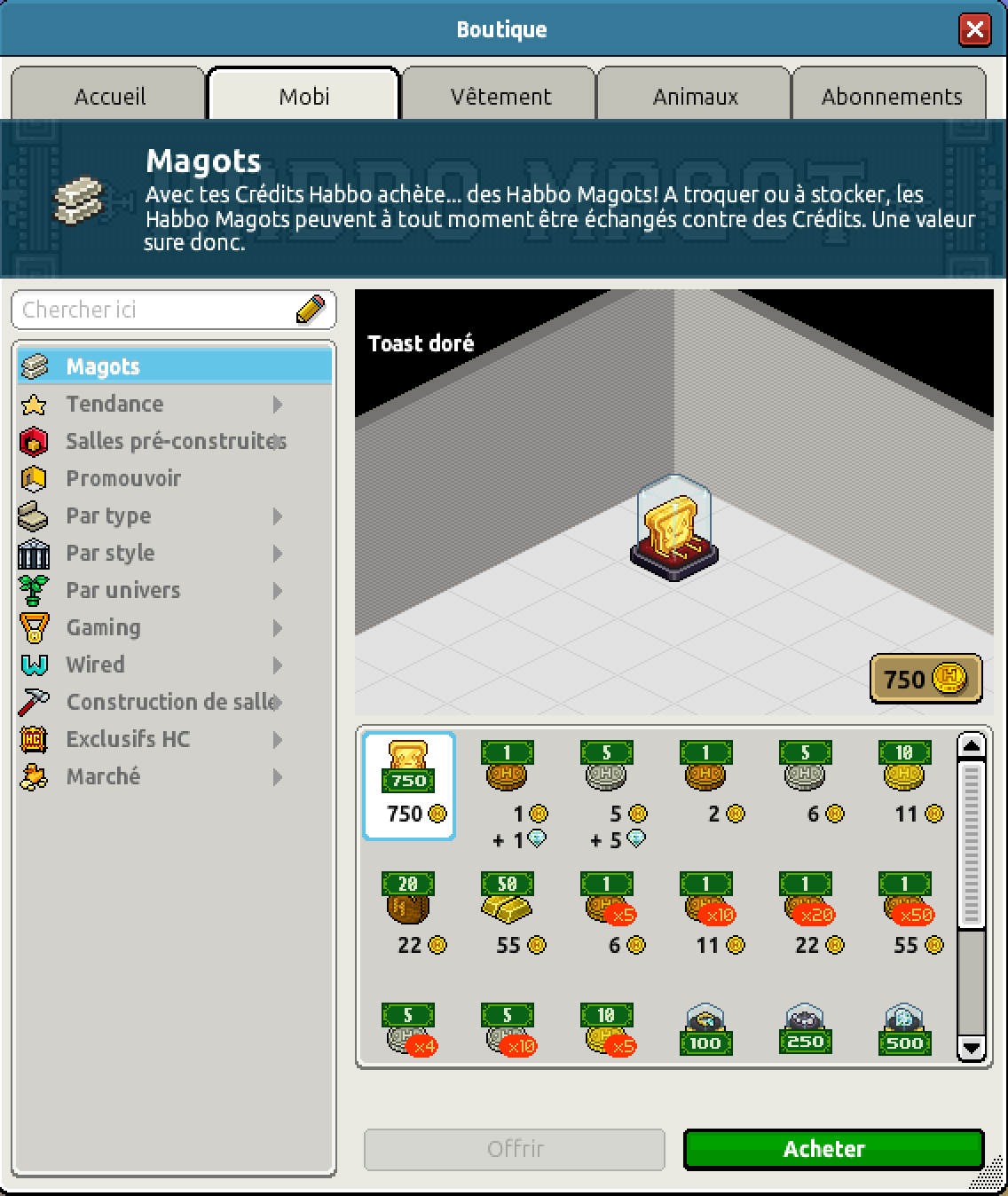Go to the Animaux tab
This screenshot has width=1008, height=1196.
695,96
